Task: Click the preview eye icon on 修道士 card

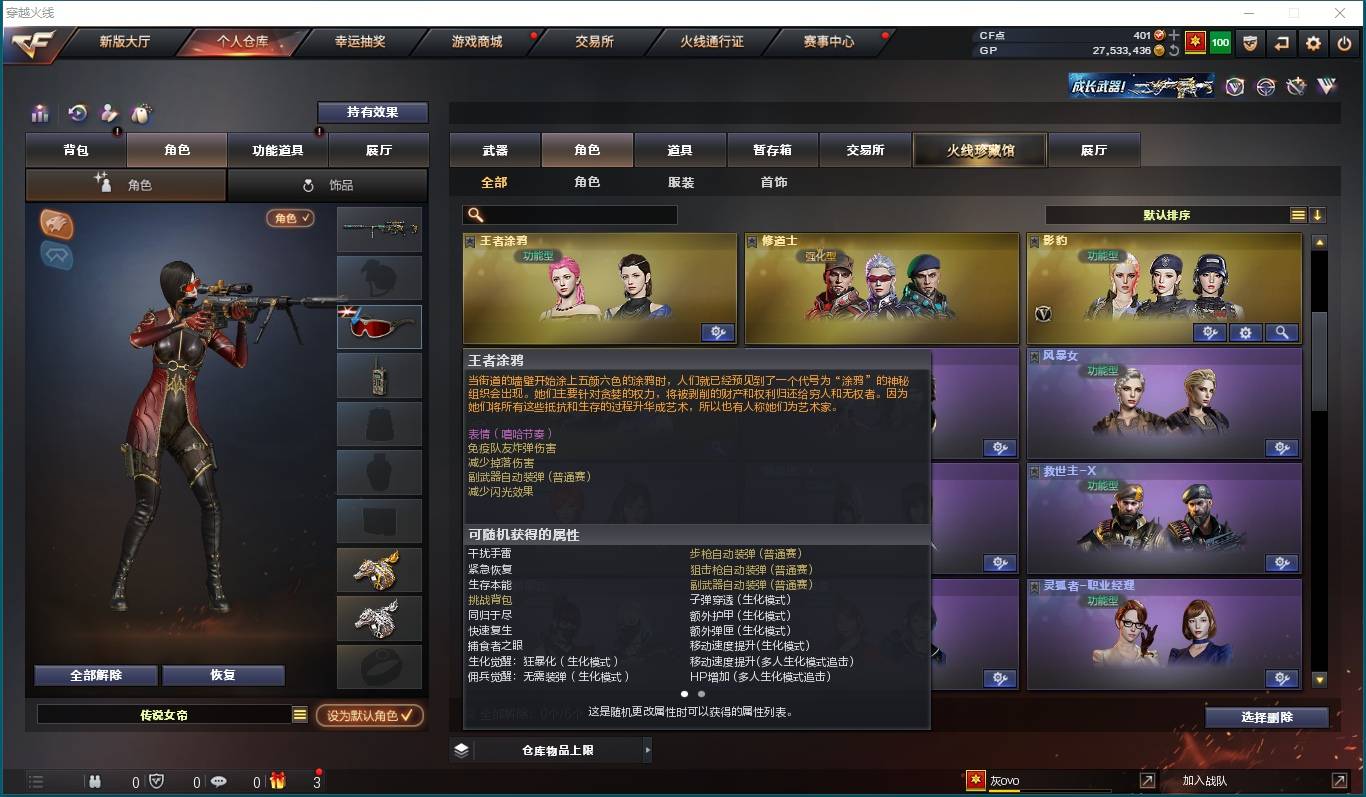Action: click(x=1000, y=333)
